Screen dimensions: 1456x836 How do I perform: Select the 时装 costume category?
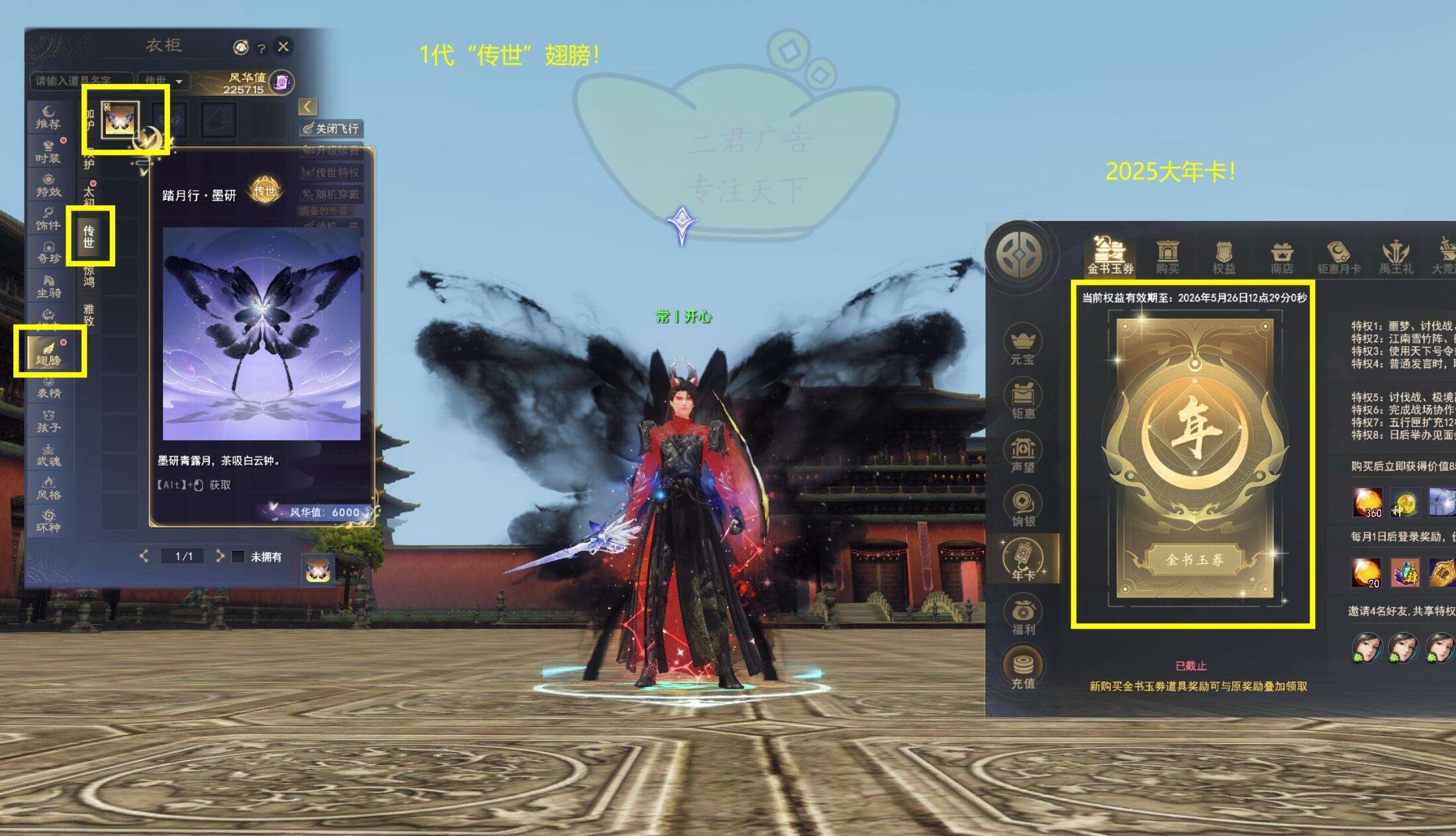(48, 152)
